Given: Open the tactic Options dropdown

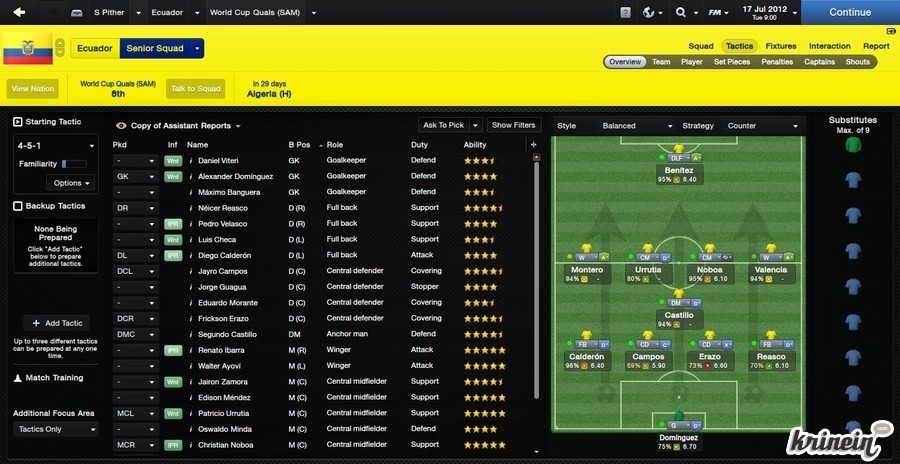Looking at the screenshot, I should click(x=72, y=183).
